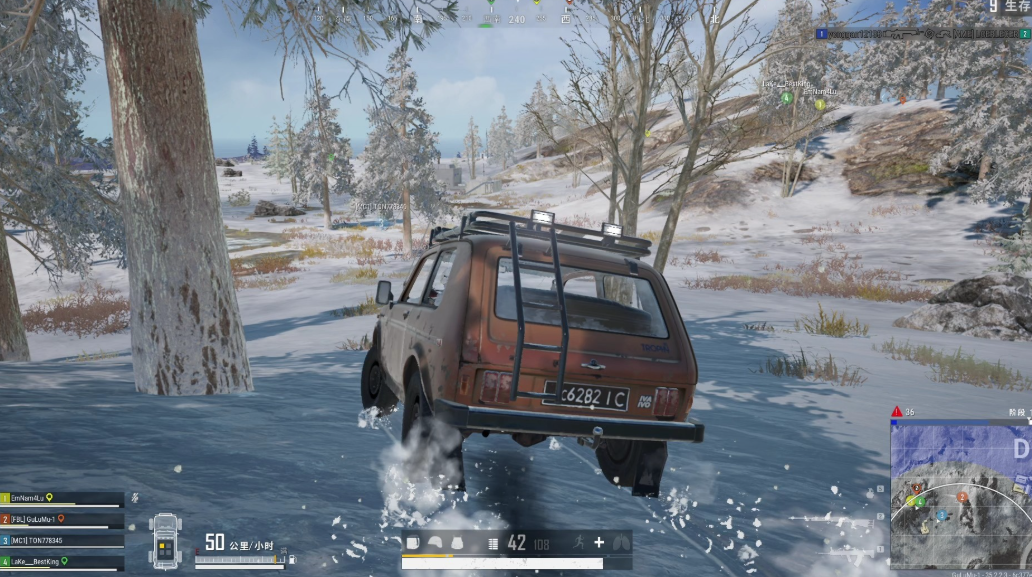
Task: Click the lungs breath icon
Action: (x=620, y=543)
